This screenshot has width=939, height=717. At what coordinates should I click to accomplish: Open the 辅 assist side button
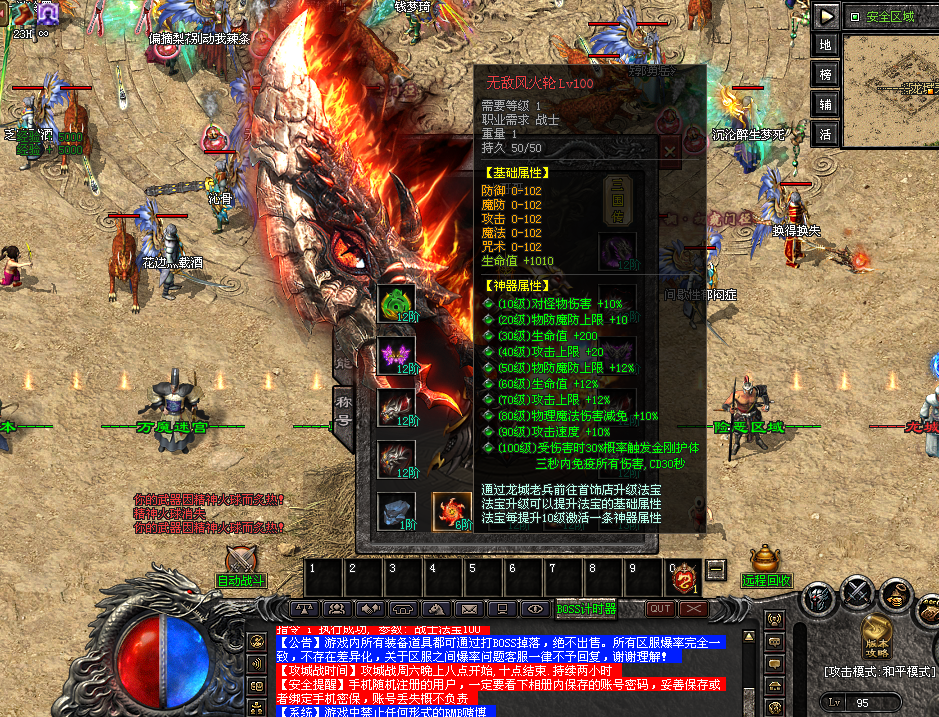pyautogui.click(x=826, y=103)
